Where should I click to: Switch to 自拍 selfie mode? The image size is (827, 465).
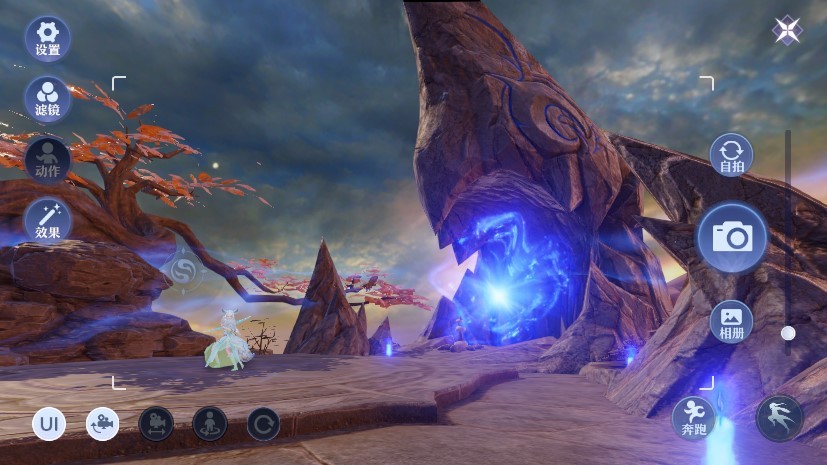click(732, 157)
